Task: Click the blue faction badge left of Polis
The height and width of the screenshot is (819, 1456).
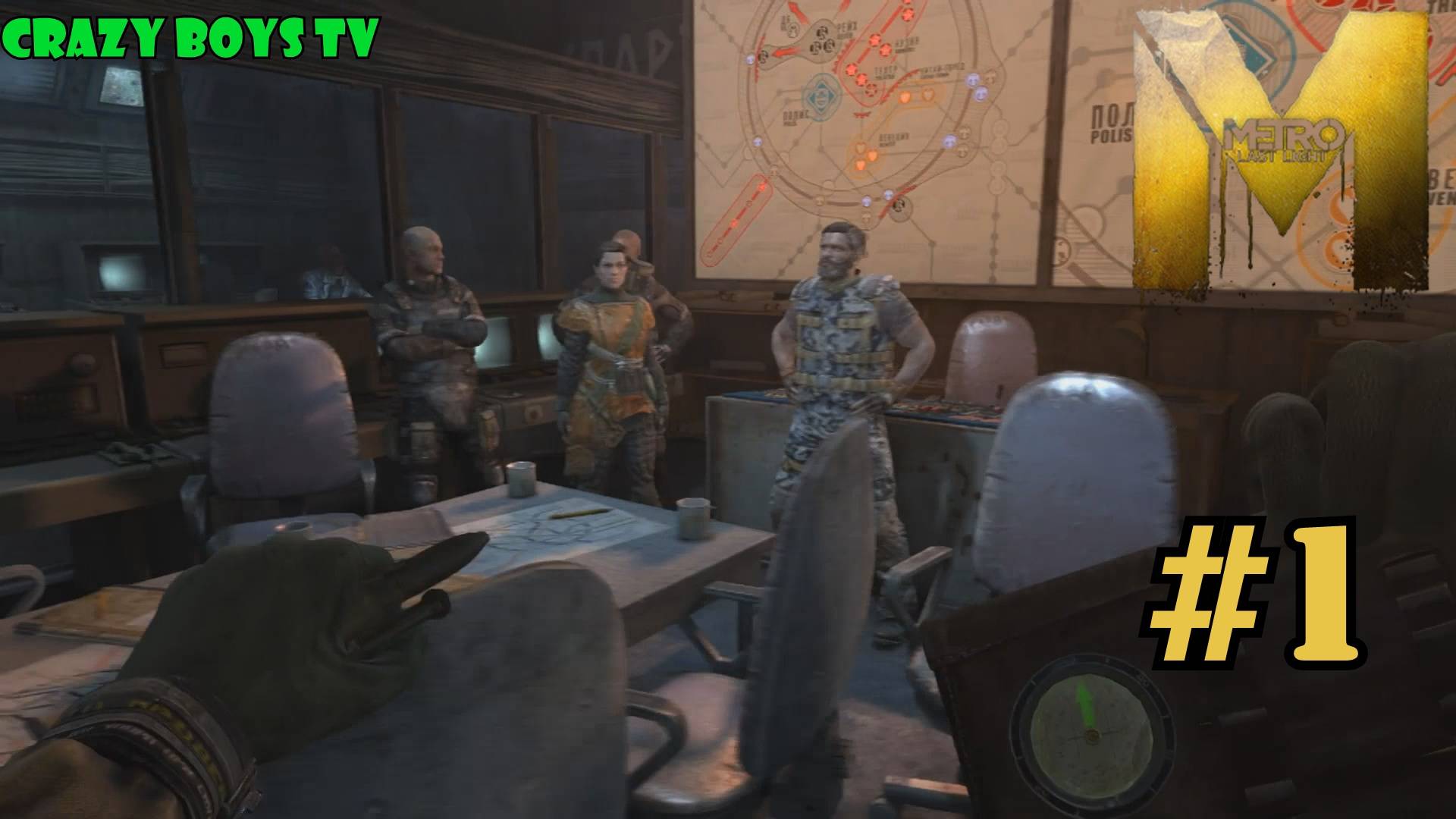Action: [x=758, y=143]
